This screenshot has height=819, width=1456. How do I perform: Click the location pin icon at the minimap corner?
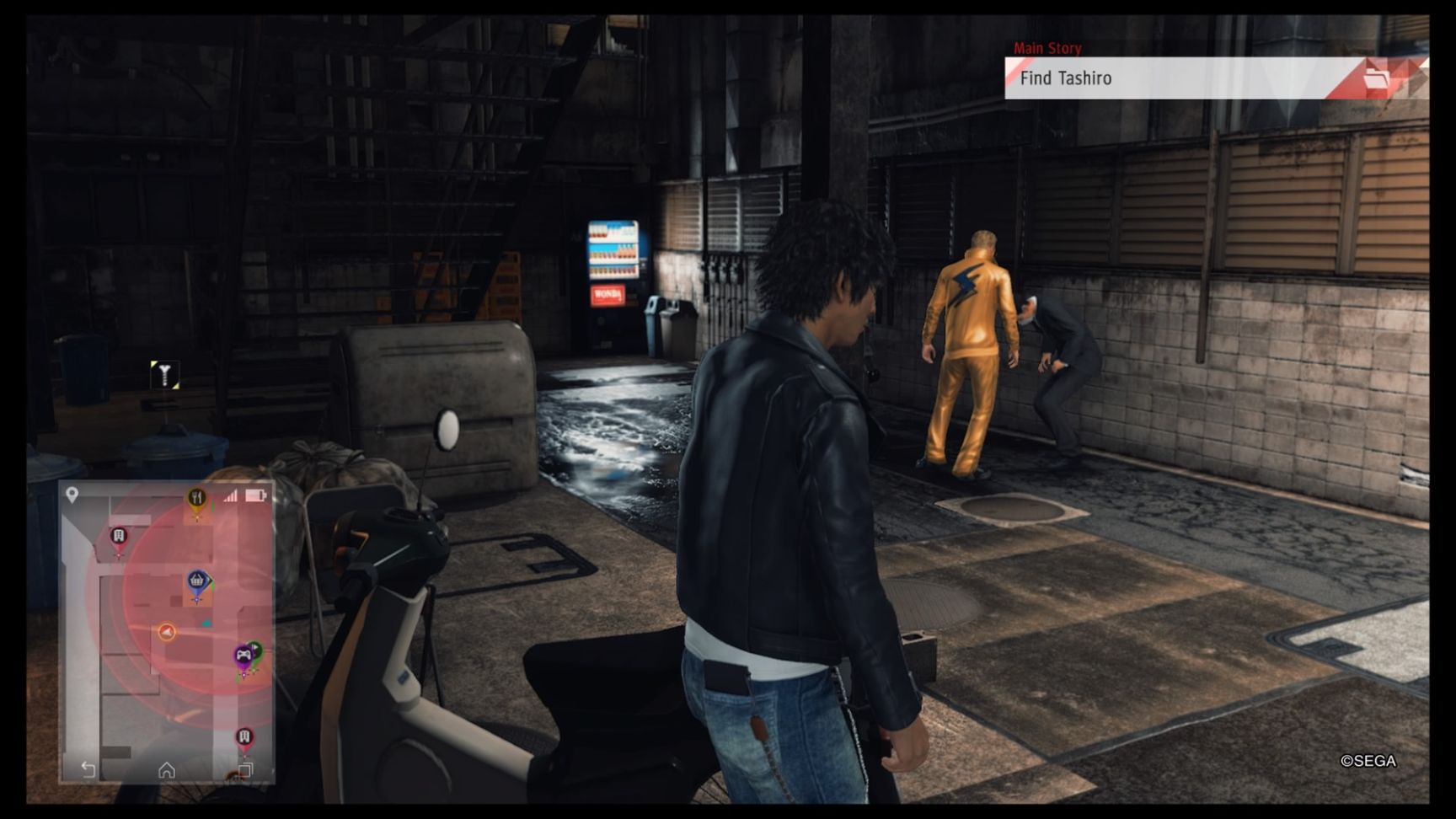pyautogui.click(x=71, y=494)
